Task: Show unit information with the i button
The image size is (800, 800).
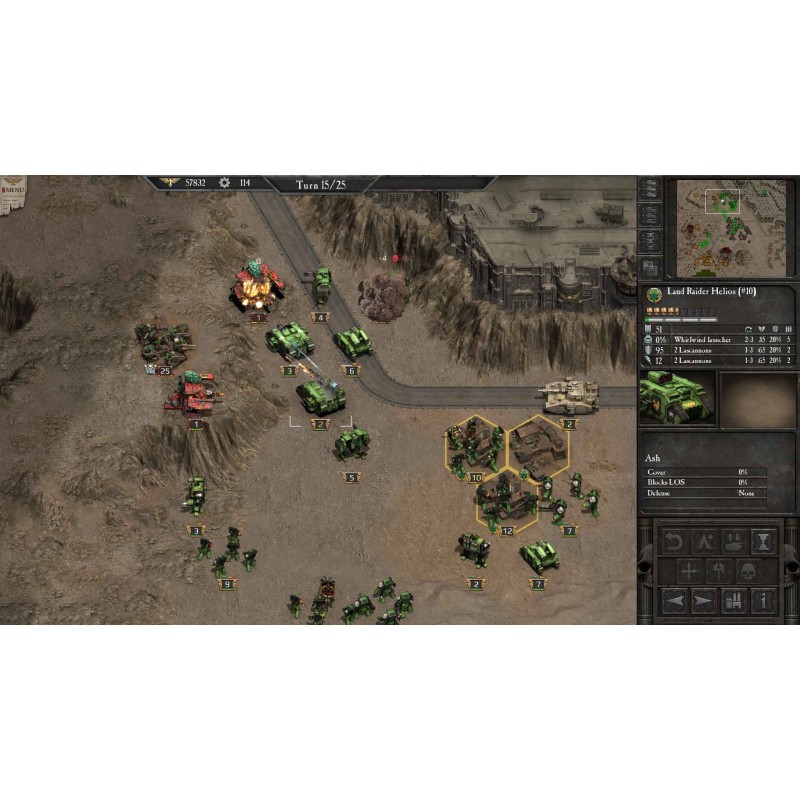Action: click(763, 602)
